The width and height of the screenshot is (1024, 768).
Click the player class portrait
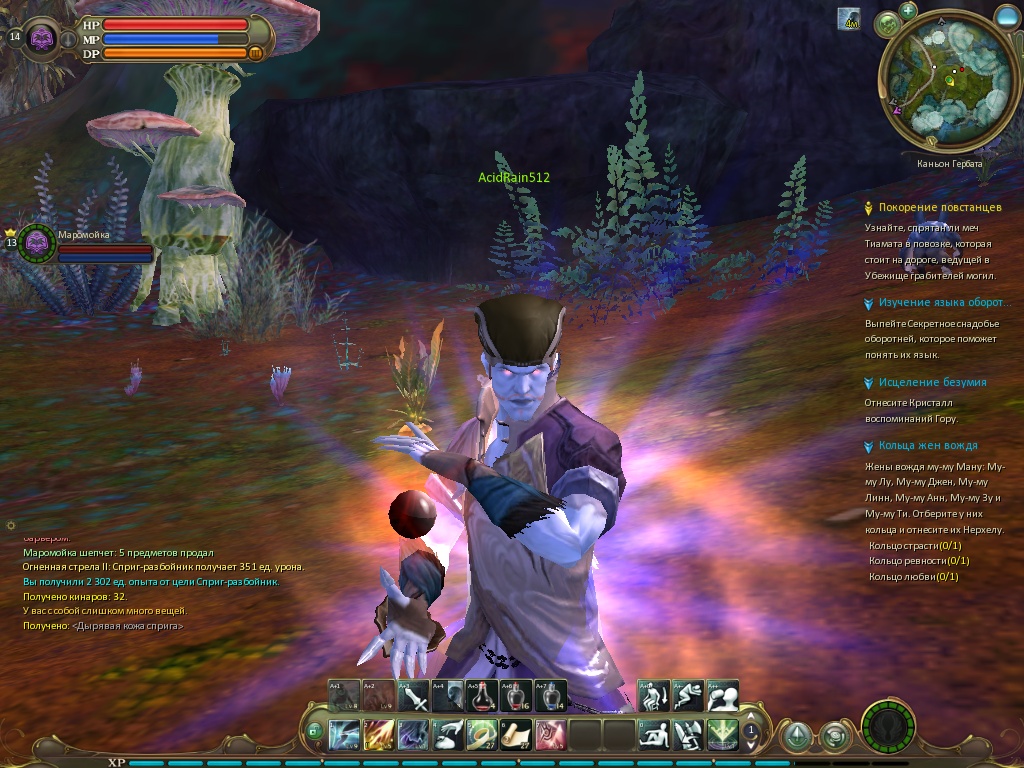pyautogui.click(x=42, y=39)
